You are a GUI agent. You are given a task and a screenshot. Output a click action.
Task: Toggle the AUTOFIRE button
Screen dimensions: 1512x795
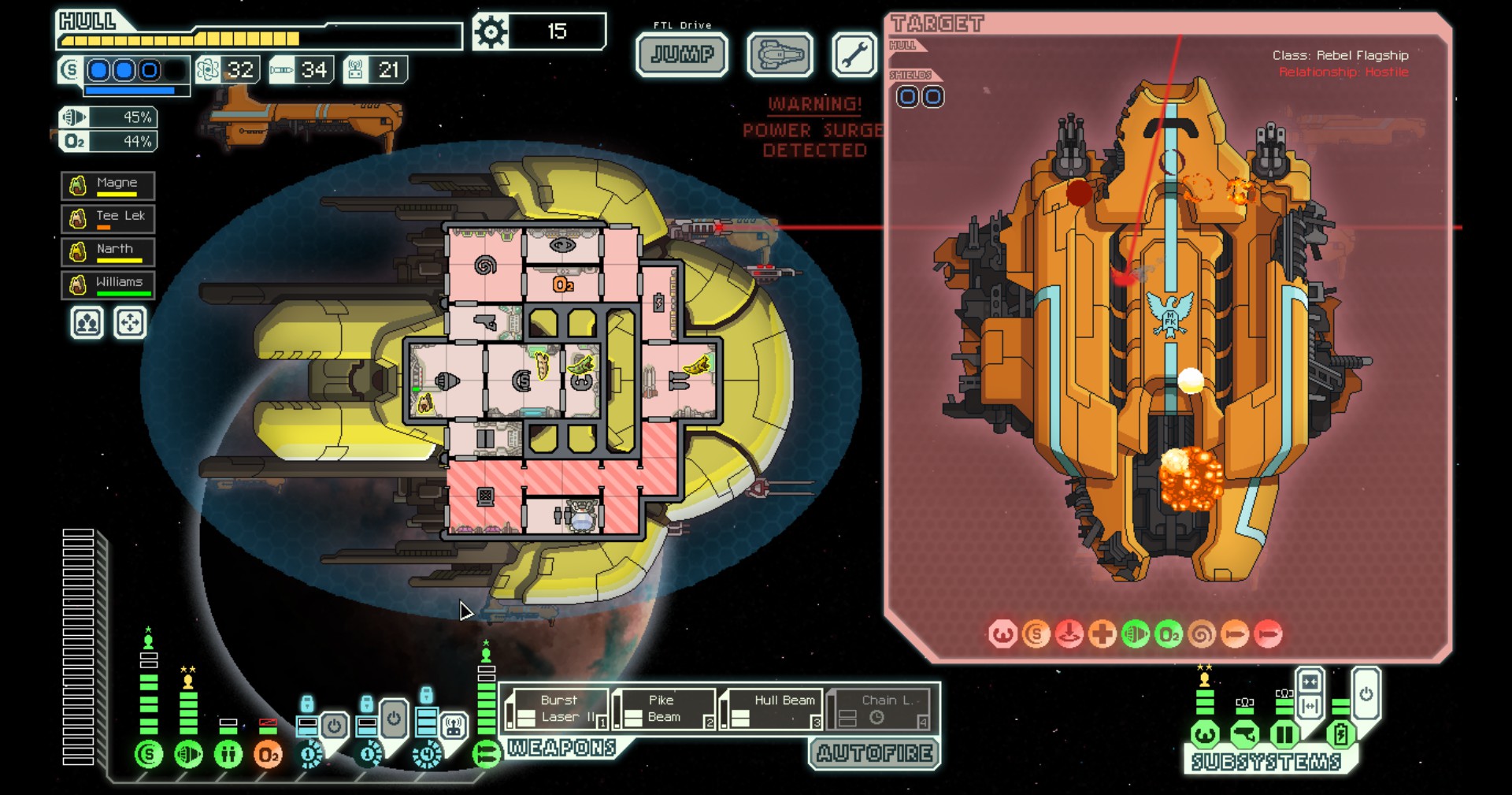(x=875, y=753)
